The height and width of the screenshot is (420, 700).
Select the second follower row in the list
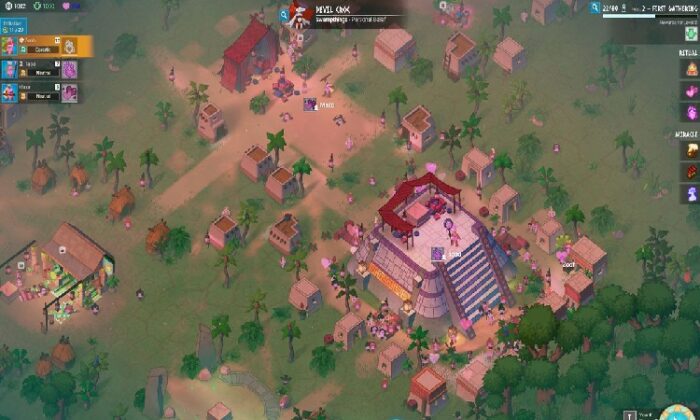[x=40, y=70]
